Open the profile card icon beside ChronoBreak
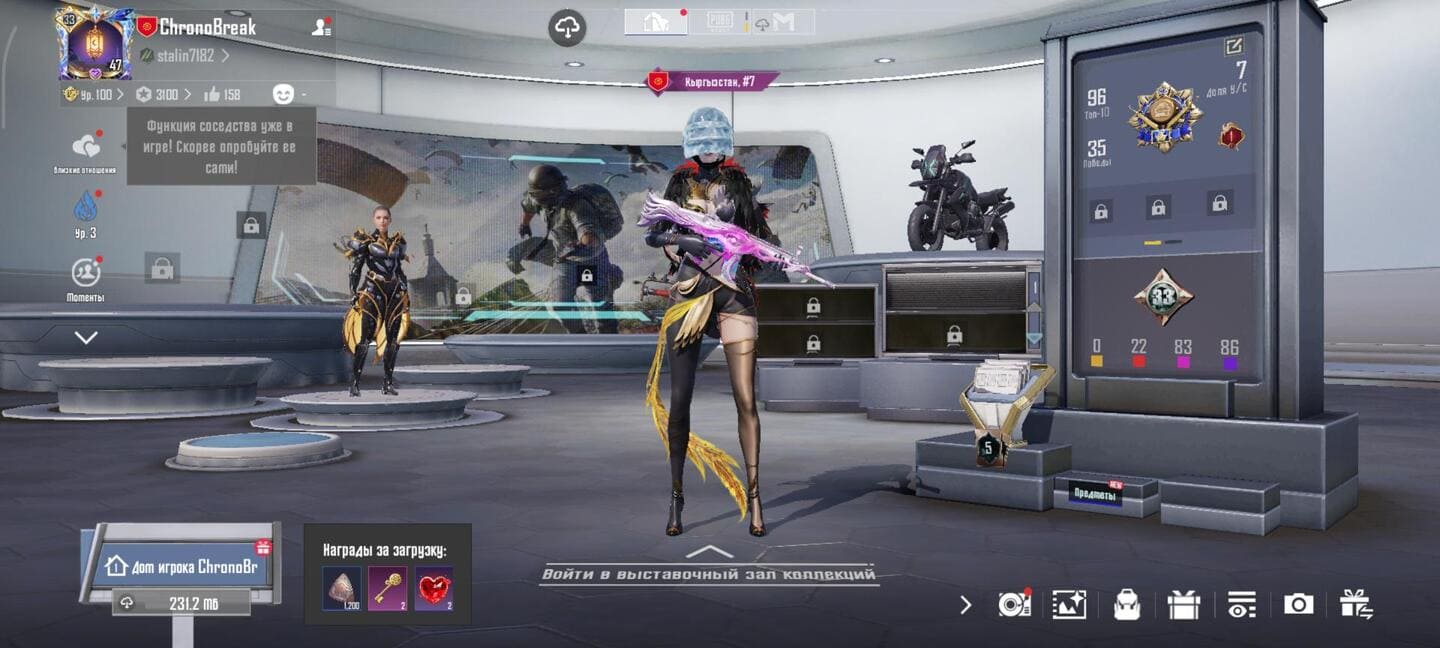 click(x=321, y=28)
